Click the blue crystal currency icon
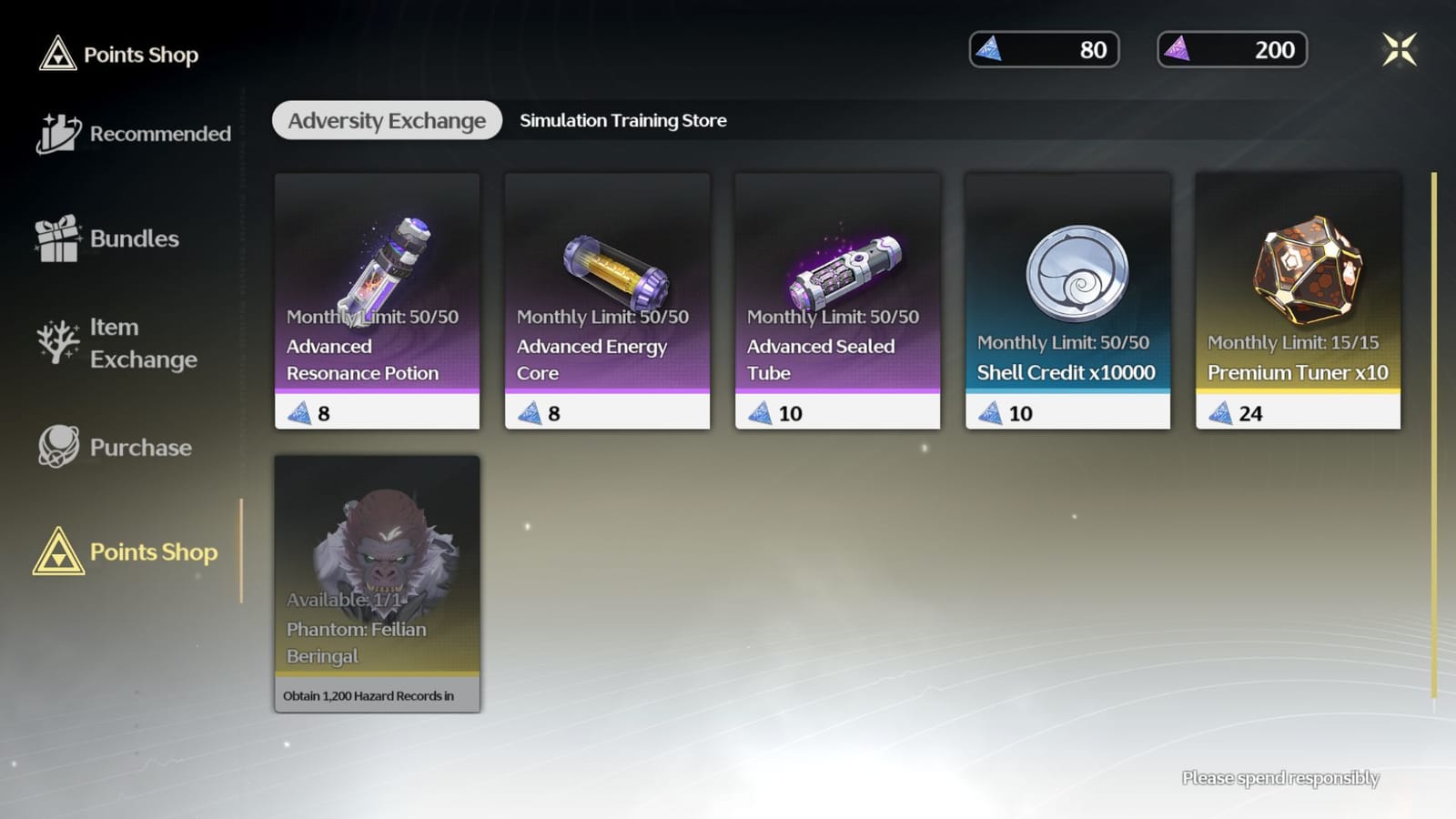Viewport: 1456px width, 819px height. coord(994,50)
